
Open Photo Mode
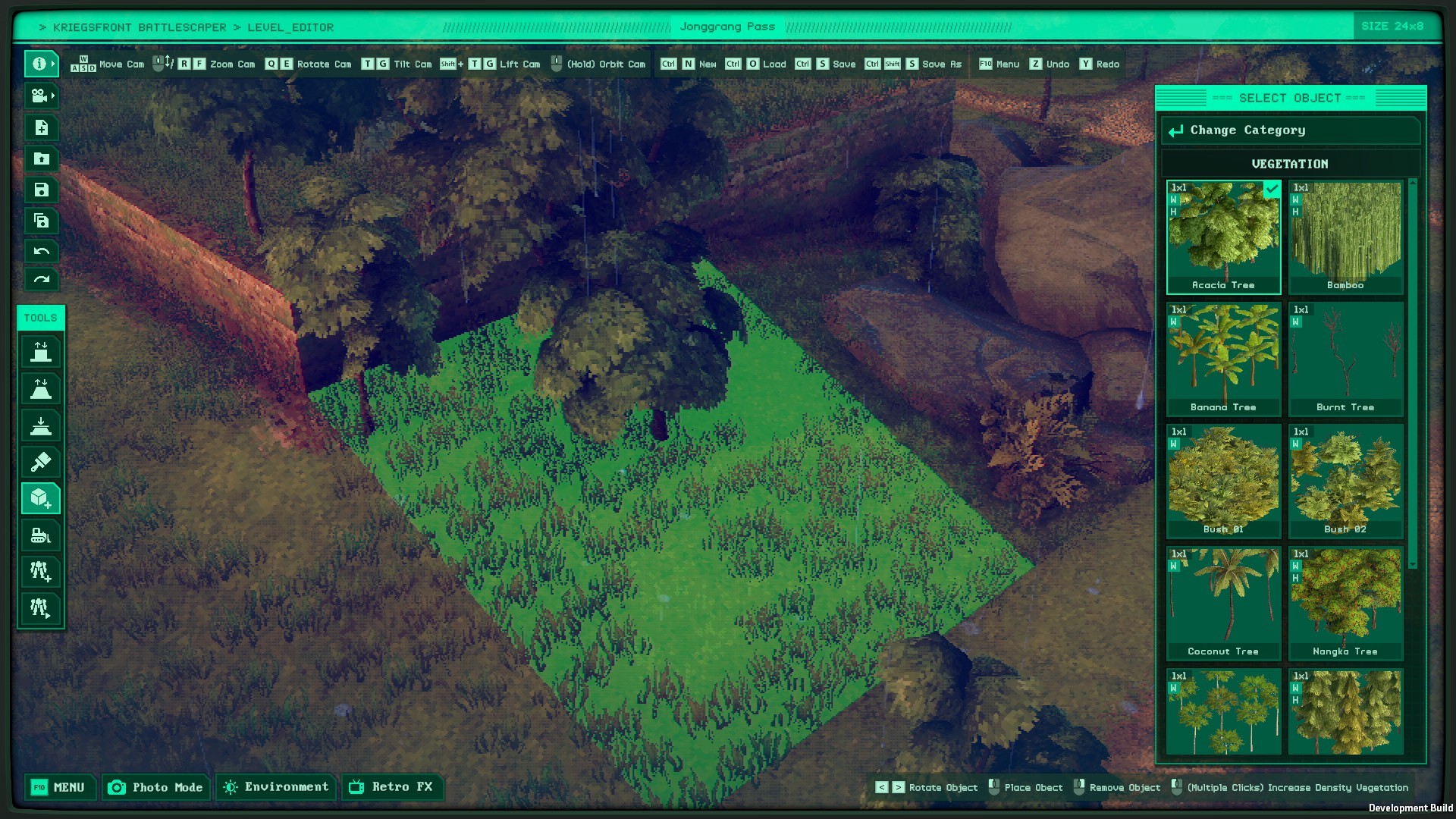click(x=155, y=787)
